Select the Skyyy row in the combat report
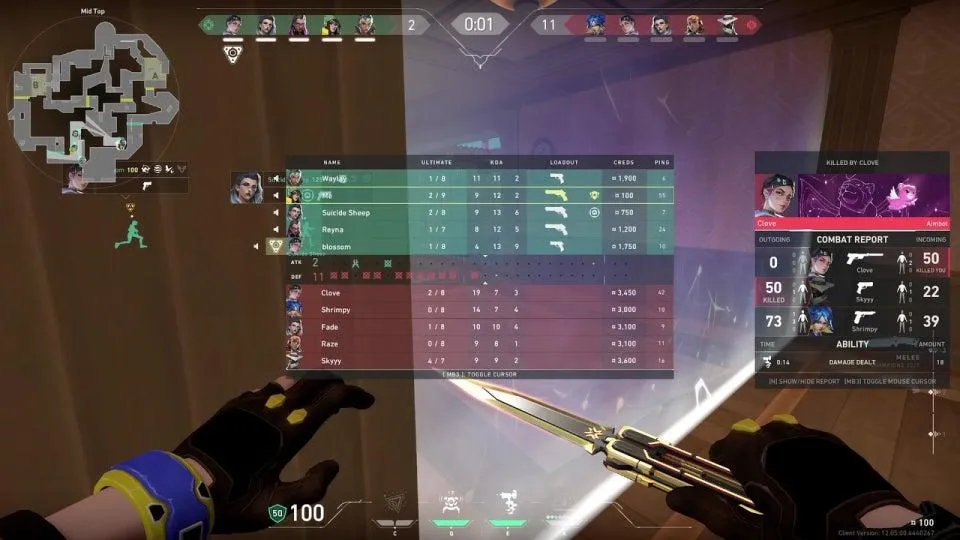 click(x=852, y=291)
